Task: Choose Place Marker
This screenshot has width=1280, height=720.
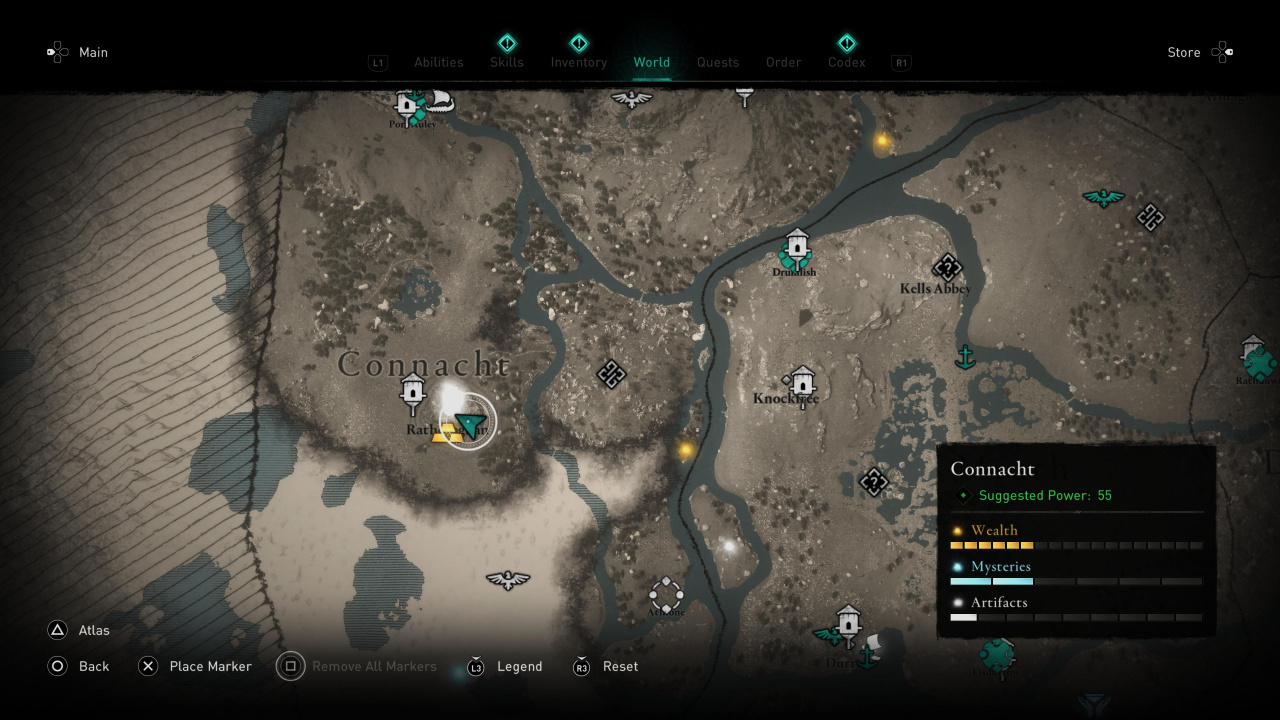Action: [210, 666]
